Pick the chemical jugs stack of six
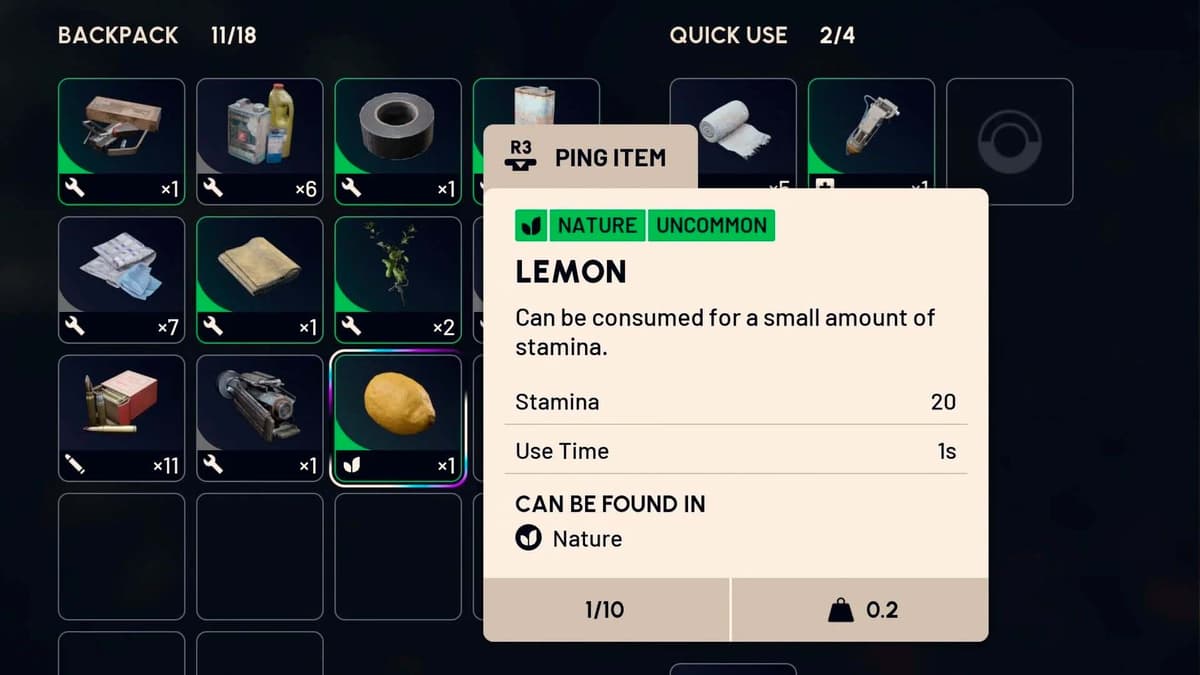The width and height of the screenshot is (1200, 675). [259, 141]
